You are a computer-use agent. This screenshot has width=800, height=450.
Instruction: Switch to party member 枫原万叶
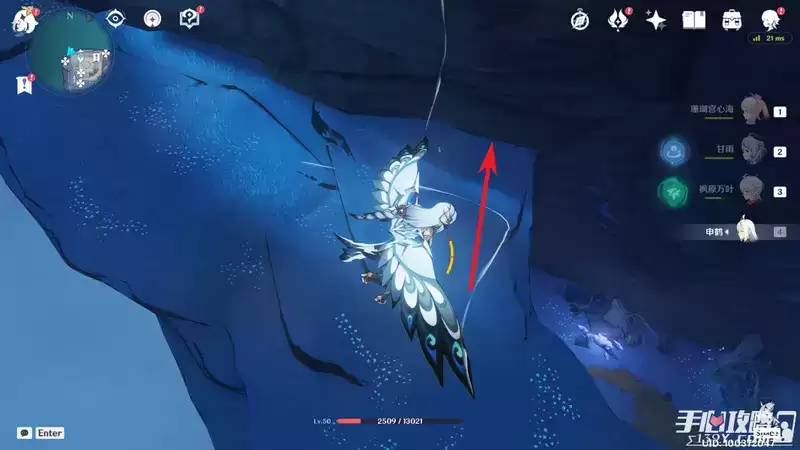(752, 191)
